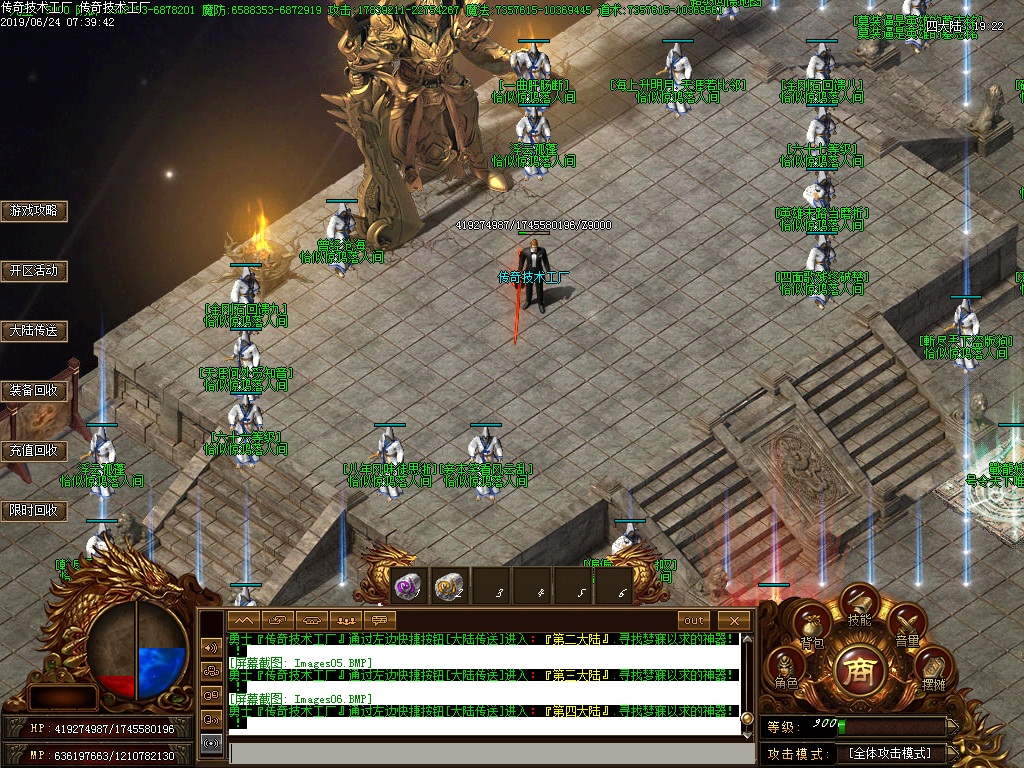Open the 角色 character sheet

point(786,670)
